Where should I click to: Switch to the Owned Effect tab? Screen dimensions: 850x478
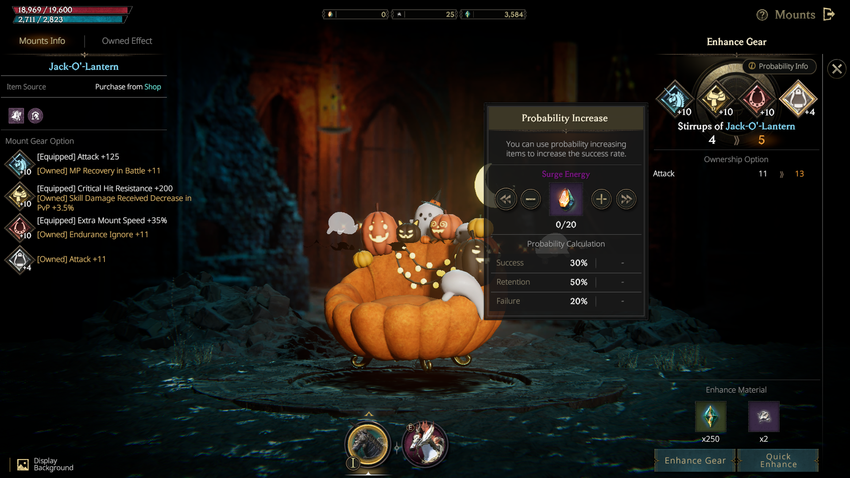(127, 41)
